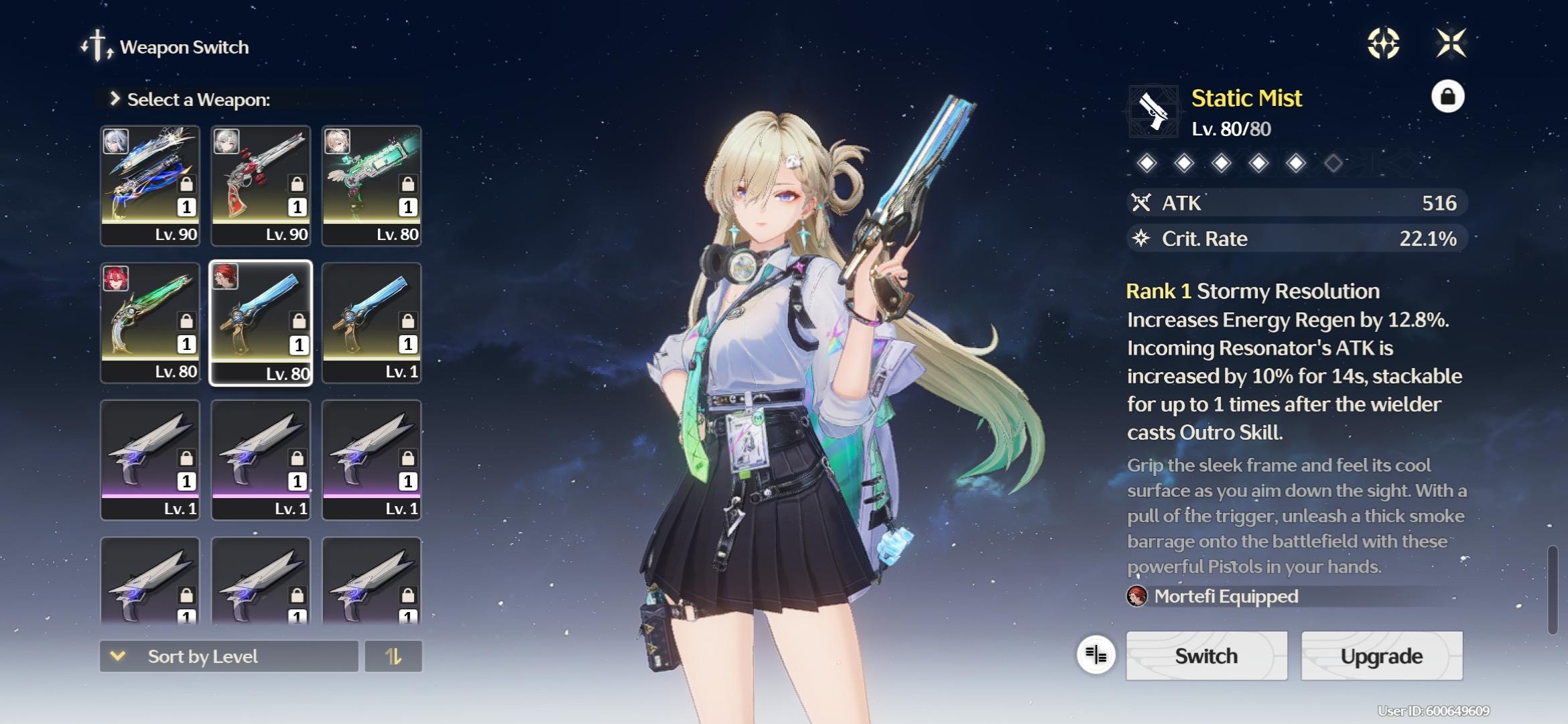The height and width of the screenshot is (724, 1568).
Task: Close the Weapon Switch screen
Action: (x=1451, y=44)
